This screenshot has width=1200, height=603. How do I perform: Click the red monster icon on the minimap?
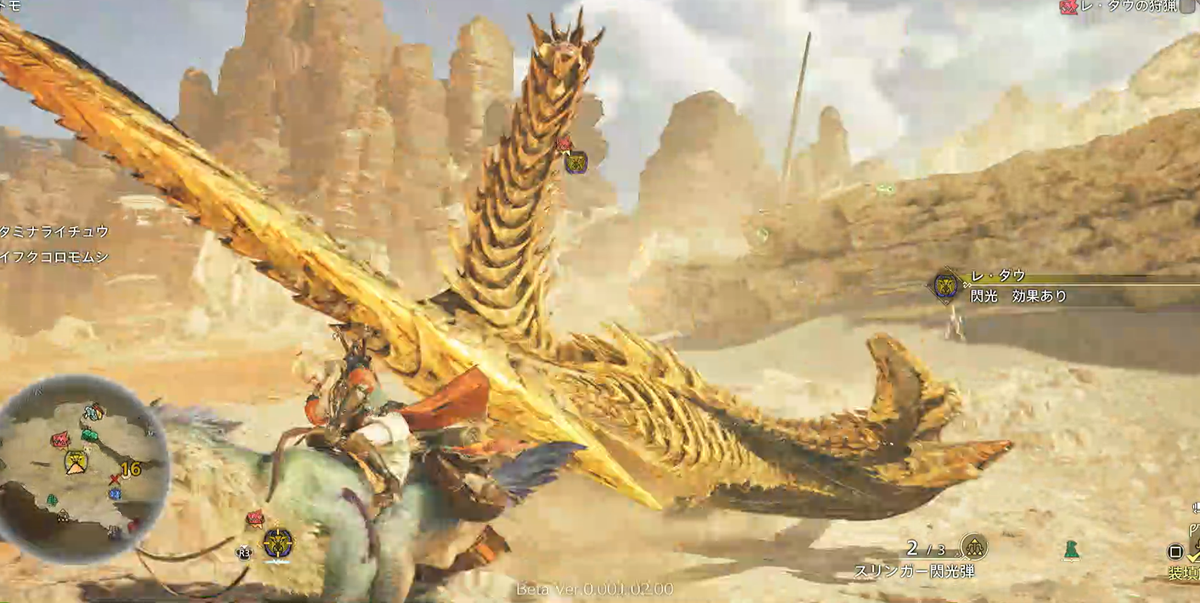click(x=60, y=439)
